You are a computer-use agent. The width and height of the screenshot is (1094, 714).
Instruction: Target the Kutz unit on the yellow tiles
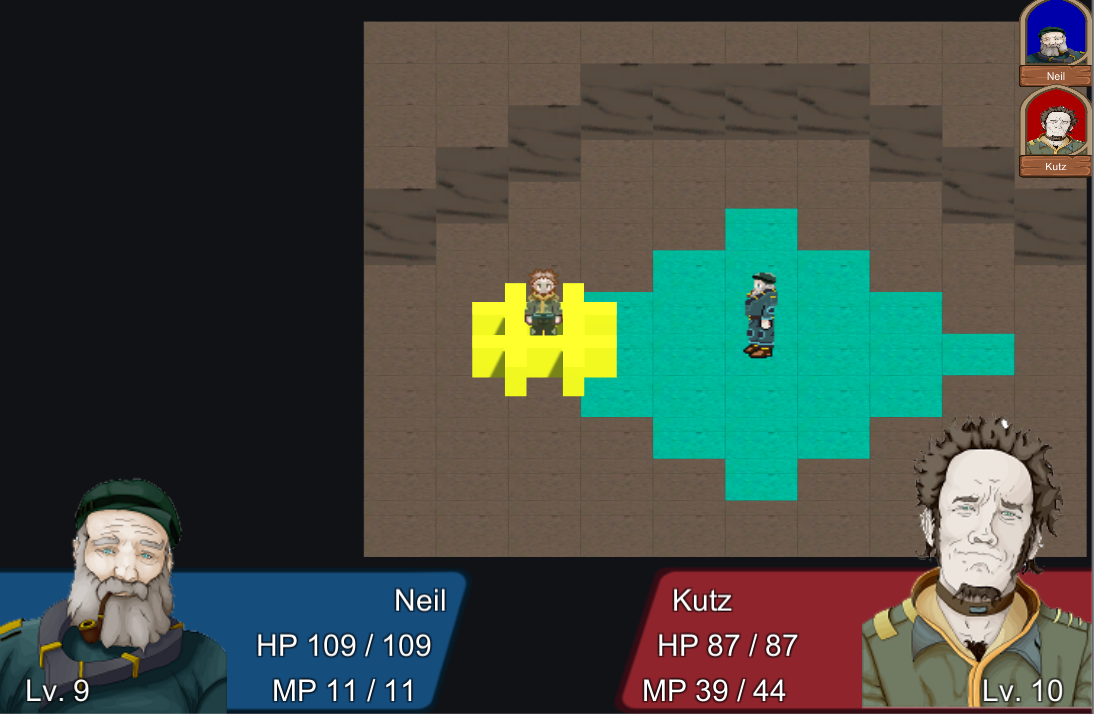pyautogui.click(x=543, y=302)
